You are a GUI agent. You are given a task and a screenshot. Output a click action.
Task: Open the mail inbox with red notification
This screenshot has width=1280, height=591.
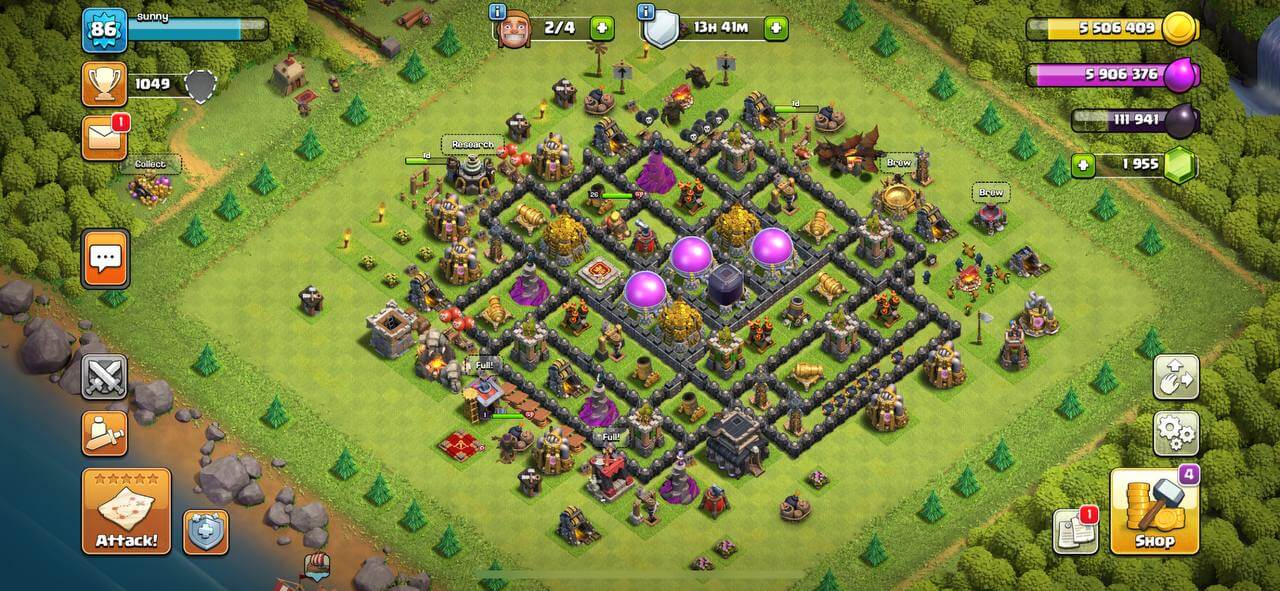click(104, 138)
